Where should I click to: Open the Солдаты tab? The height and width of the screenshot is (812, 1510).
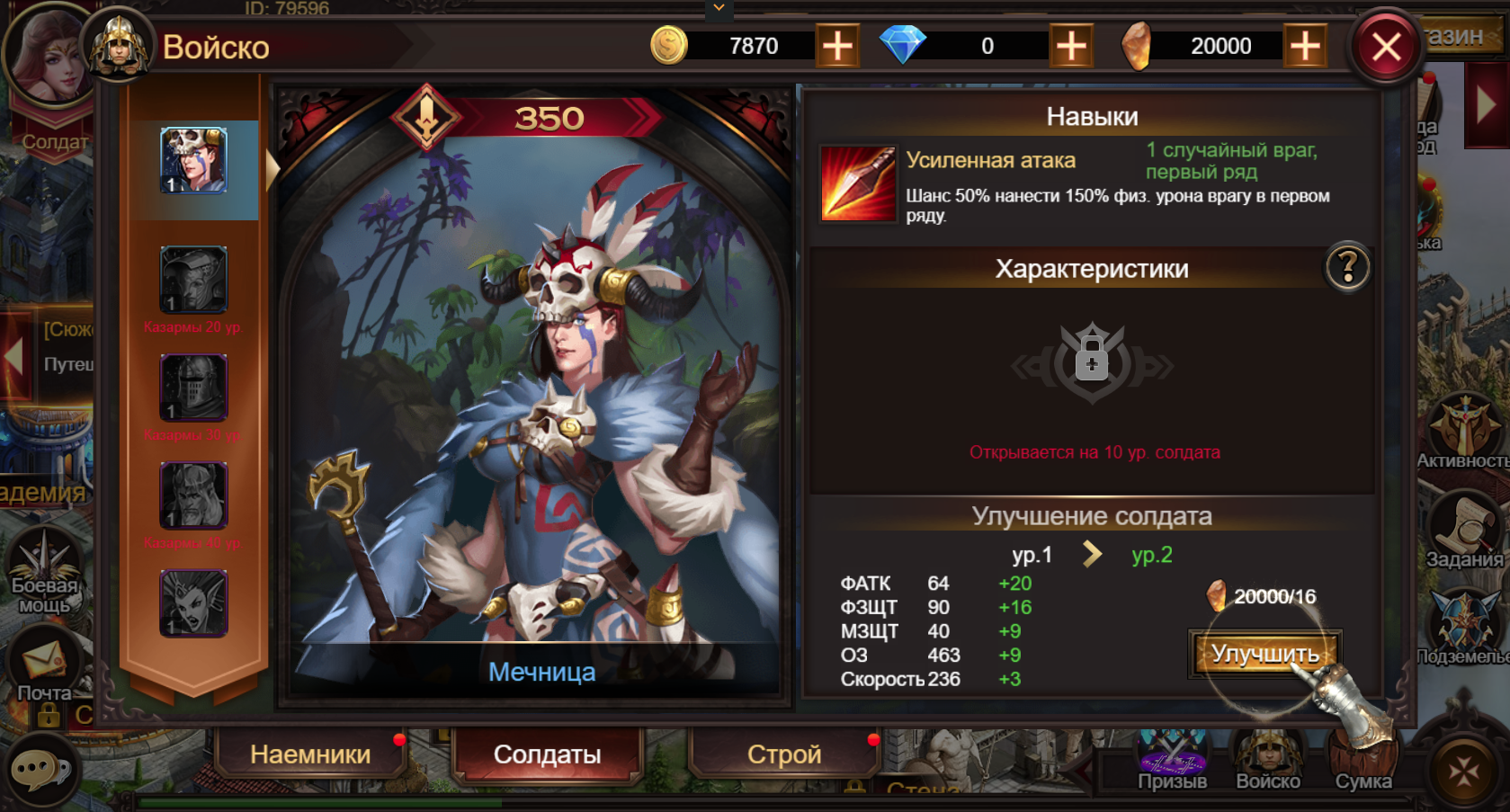point(547,754)
